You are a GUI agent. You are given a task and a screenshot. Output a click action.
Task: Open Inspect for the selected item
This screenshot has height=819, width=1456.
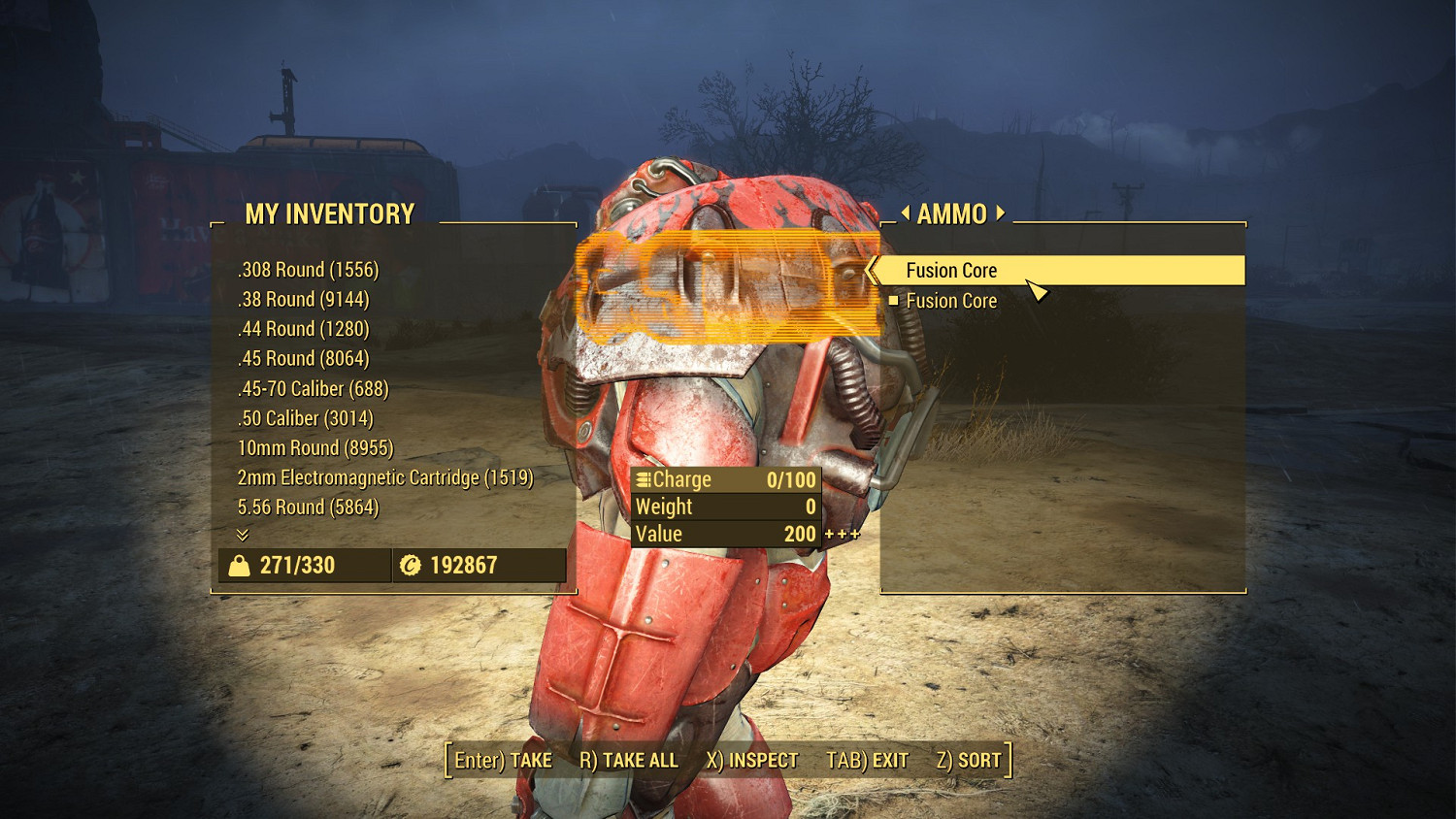tap(751, 761)
